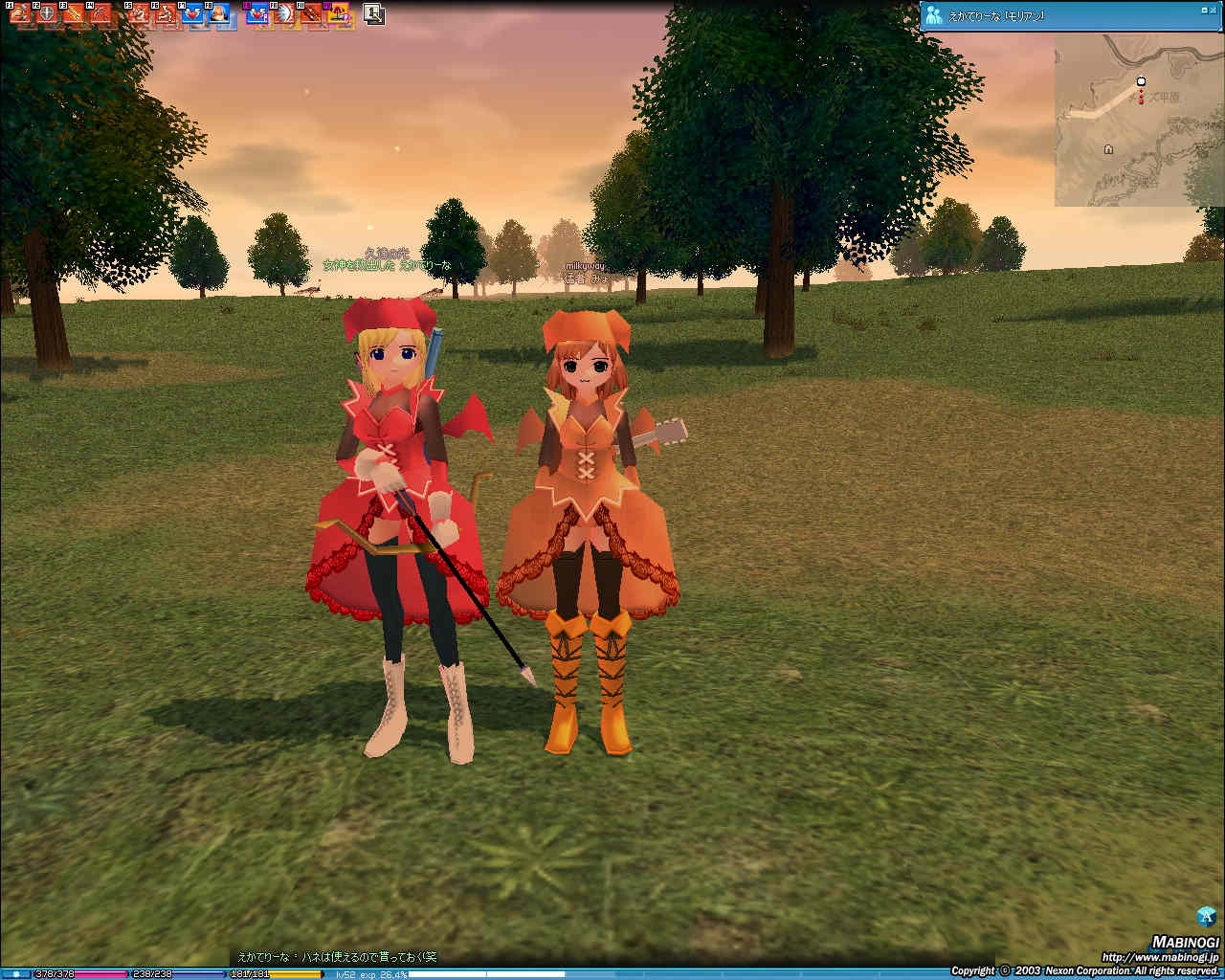
Task: Select the F3 sword skill slot
Action: point(73,13)
